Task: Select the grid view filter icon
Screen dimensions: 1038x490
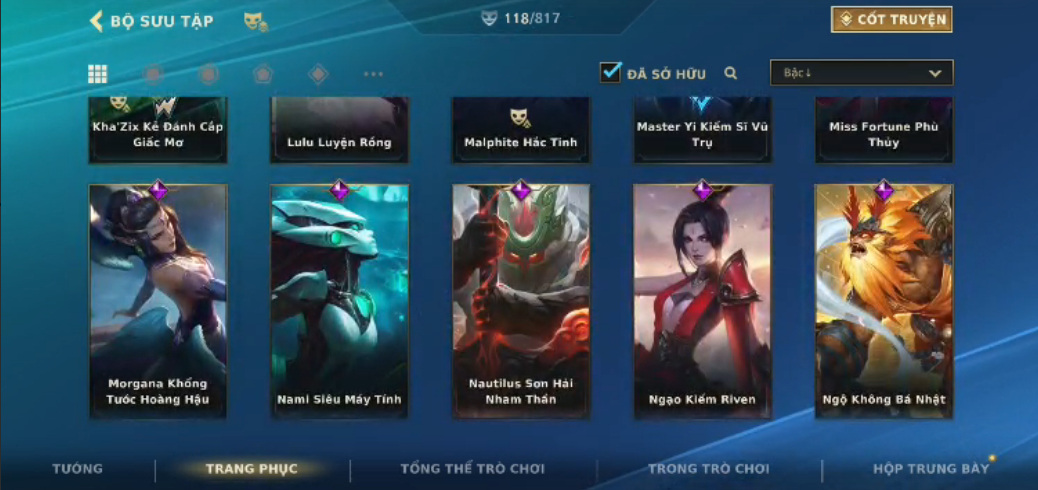Action: click(x=98, y=74)
